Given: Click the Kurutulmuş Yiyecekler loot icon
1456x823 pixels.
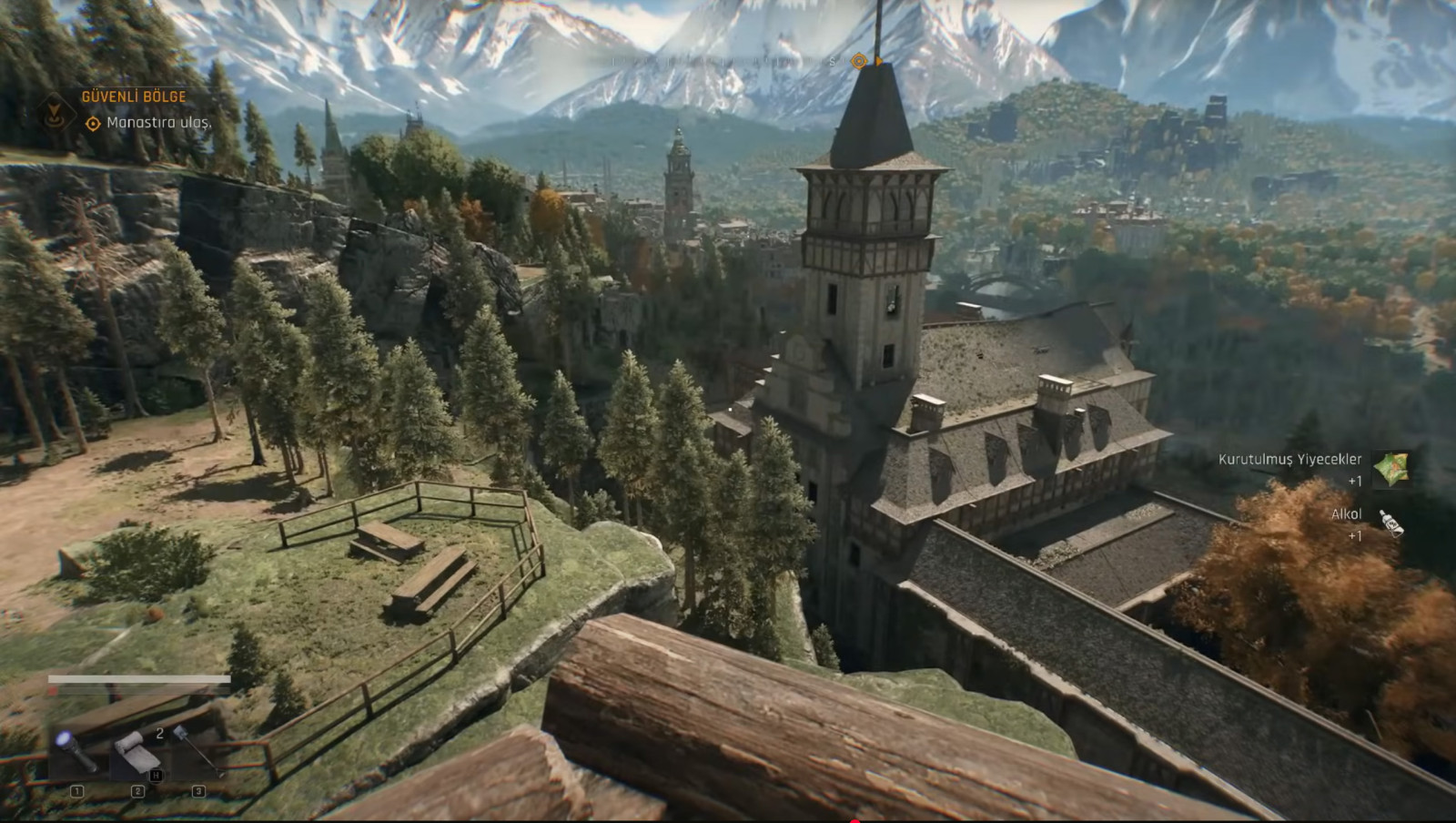Looking at the screenshot, I should pos(1390,469).
